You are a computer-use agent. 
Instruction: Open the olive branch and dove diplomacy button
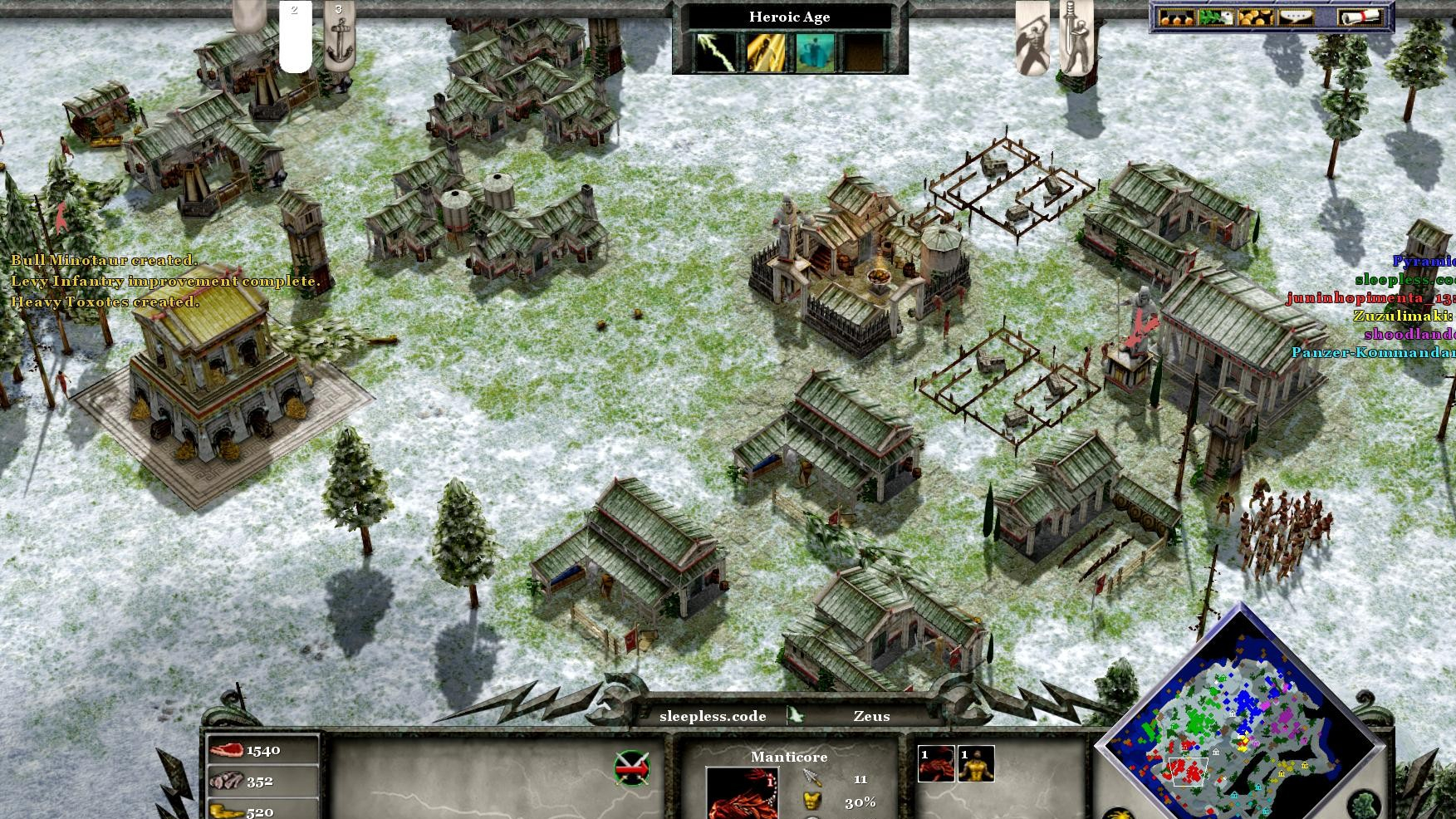(1215, 17)
